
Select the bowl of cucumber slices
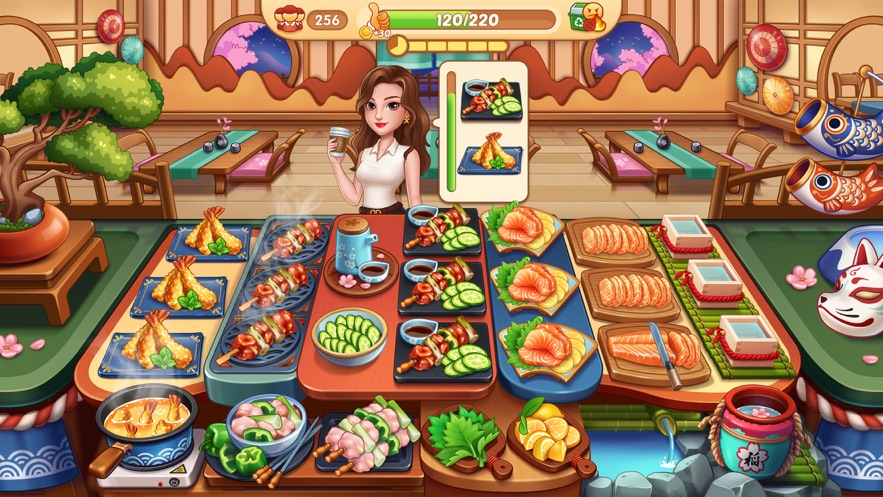[x=349, y=335]
